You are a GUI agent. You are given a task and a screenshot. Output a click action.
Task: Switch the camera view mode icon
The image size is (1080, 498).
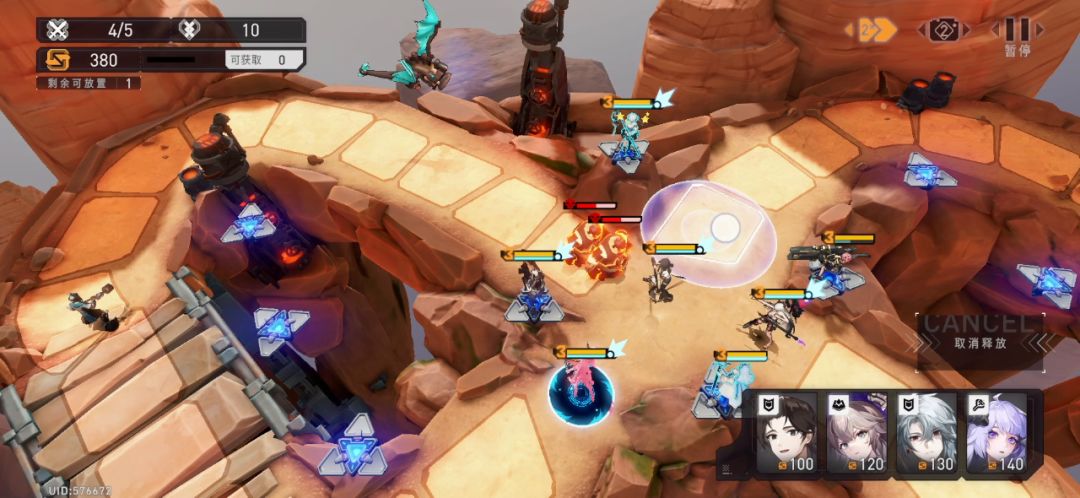coord(944,30)
